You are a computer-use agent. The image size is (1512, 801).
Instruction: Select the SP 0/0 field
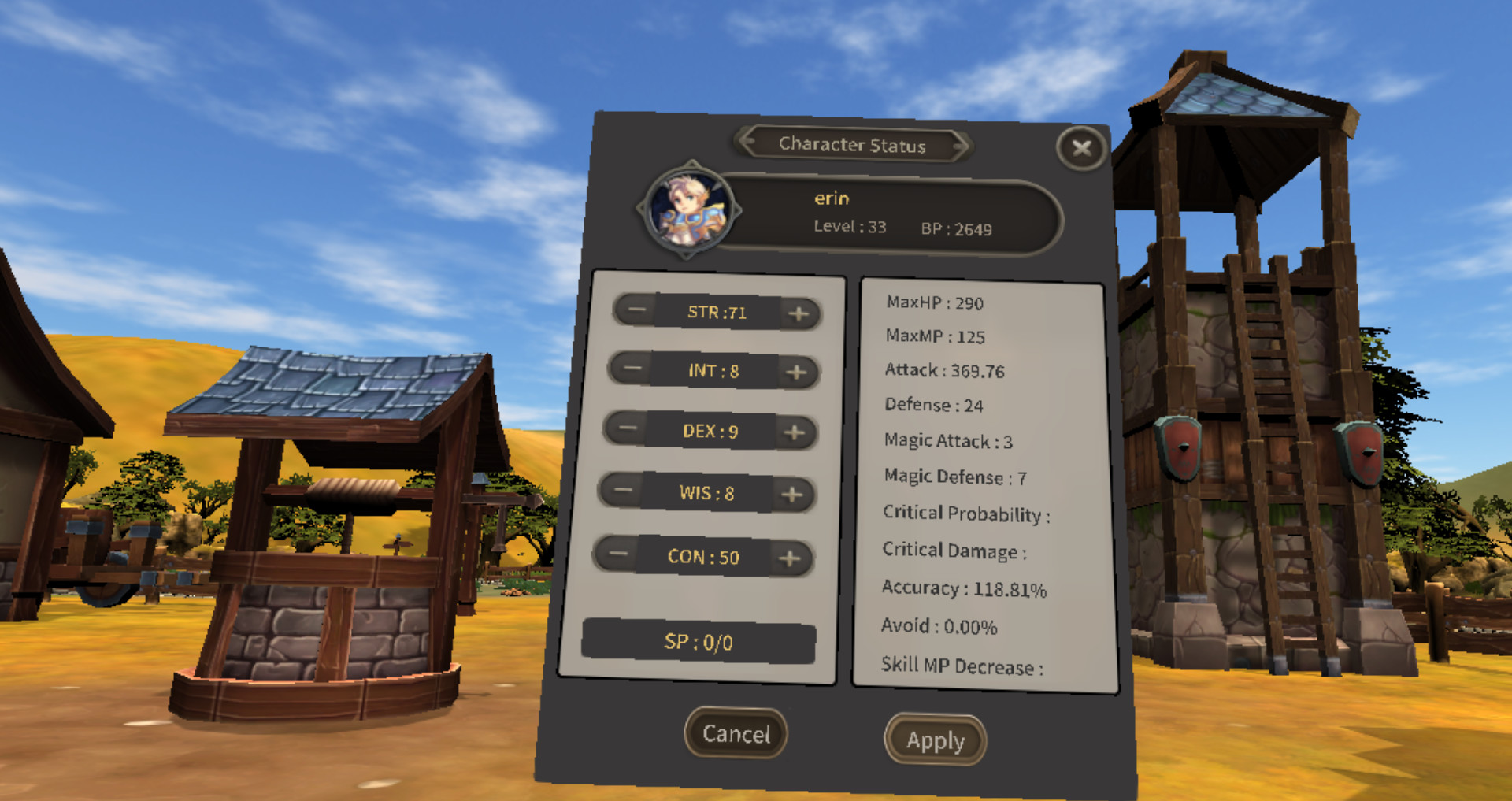699,643
